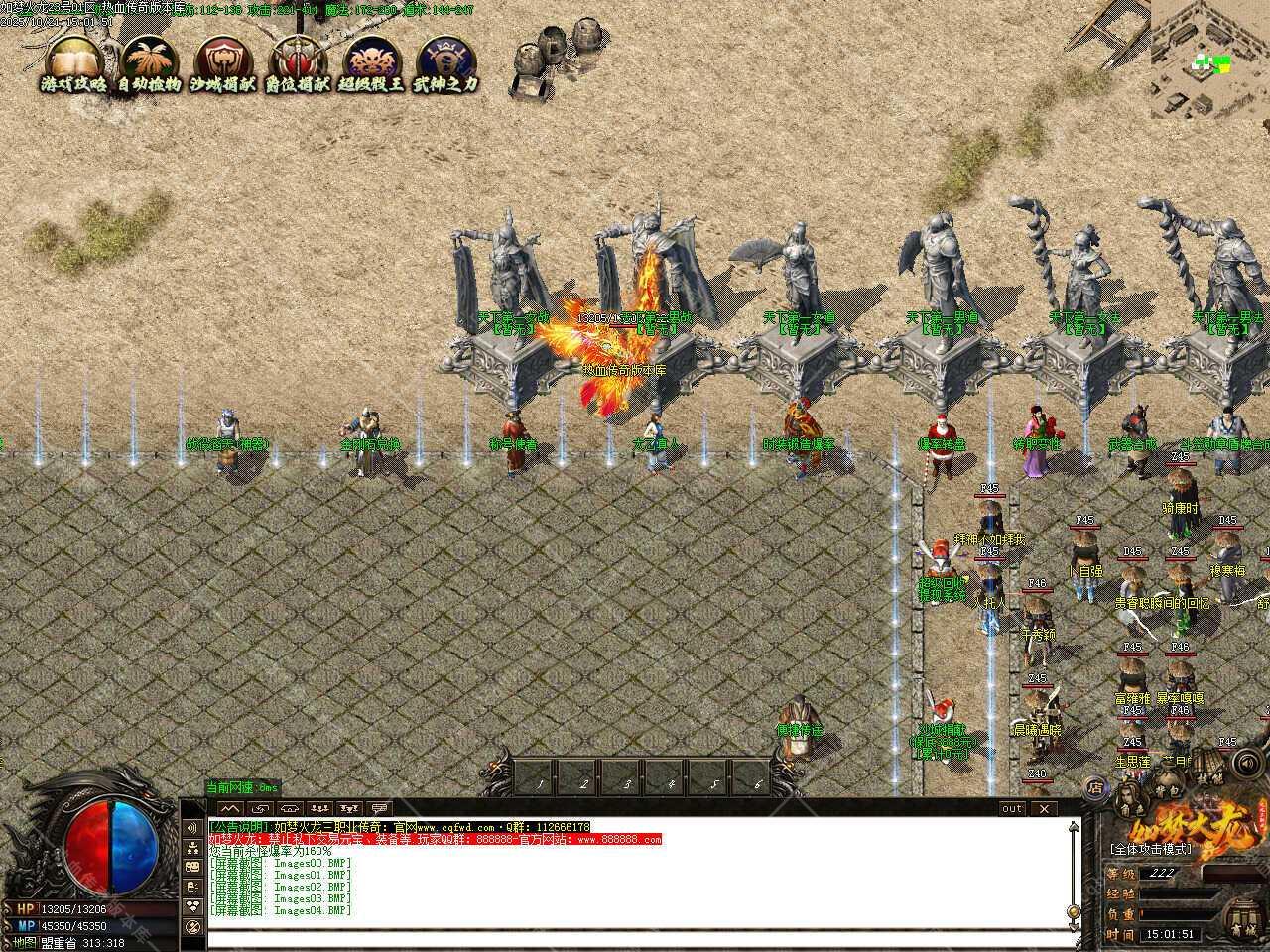Image resolution: width=1270 pixels, height=952 pixels.
Task: Open the 武神之力 power icon
Action: point(444,64)
